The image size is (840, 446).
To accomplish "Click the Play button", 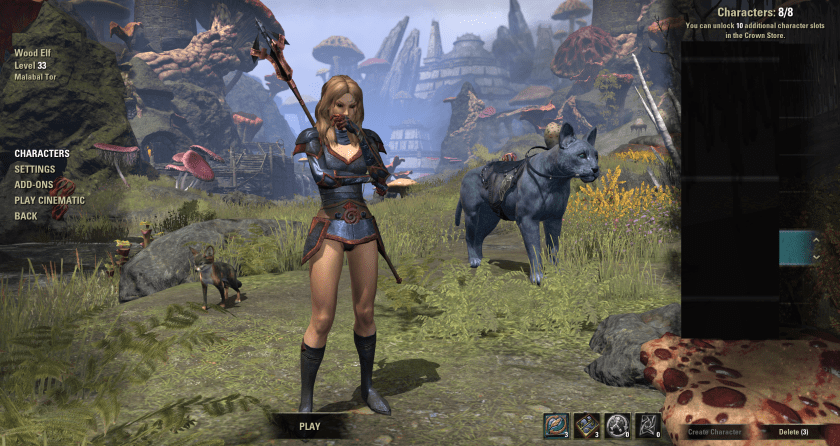I will [310, 426].
